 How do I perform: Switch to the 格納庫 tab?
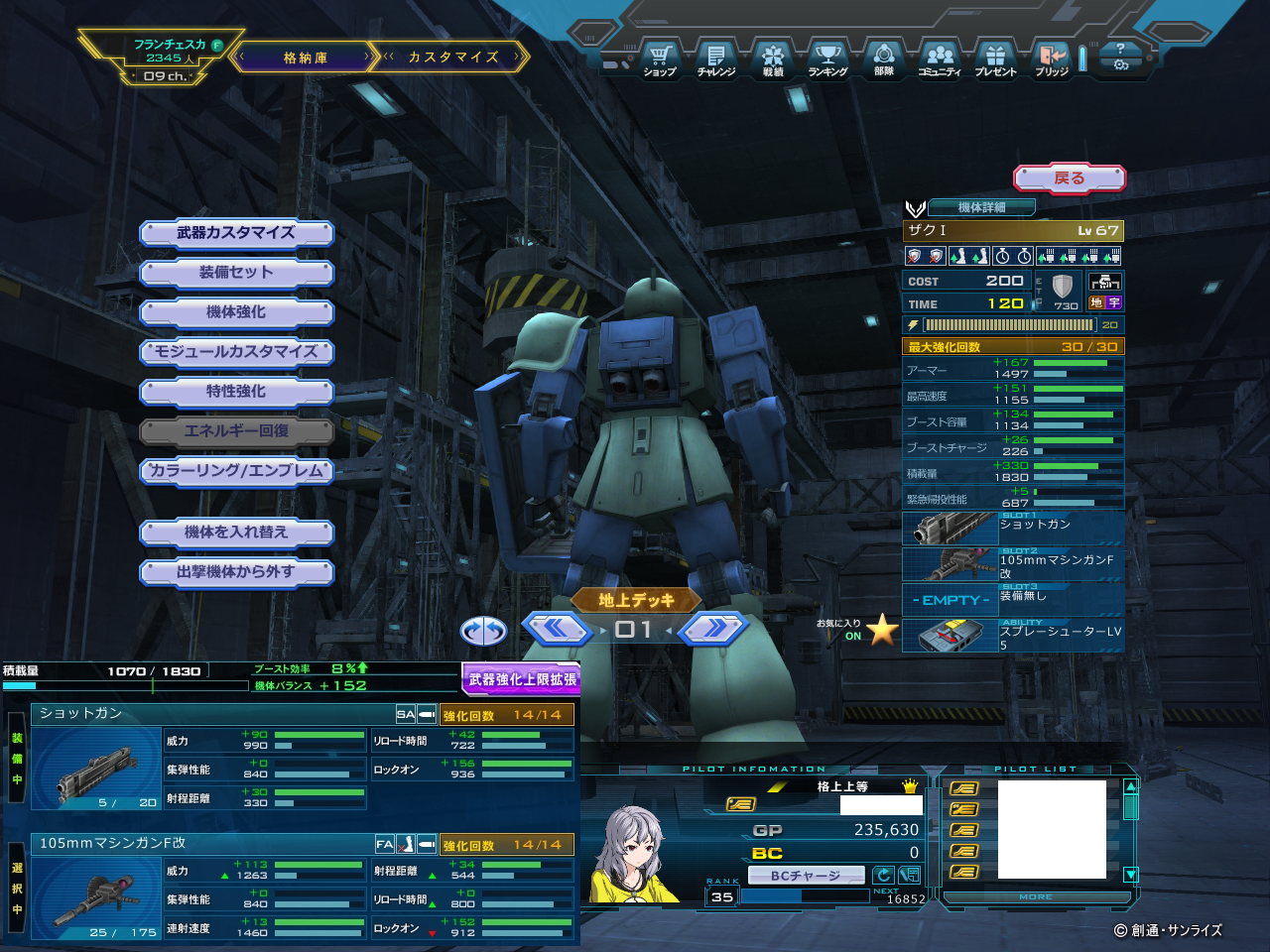click(x=305, y=58)
